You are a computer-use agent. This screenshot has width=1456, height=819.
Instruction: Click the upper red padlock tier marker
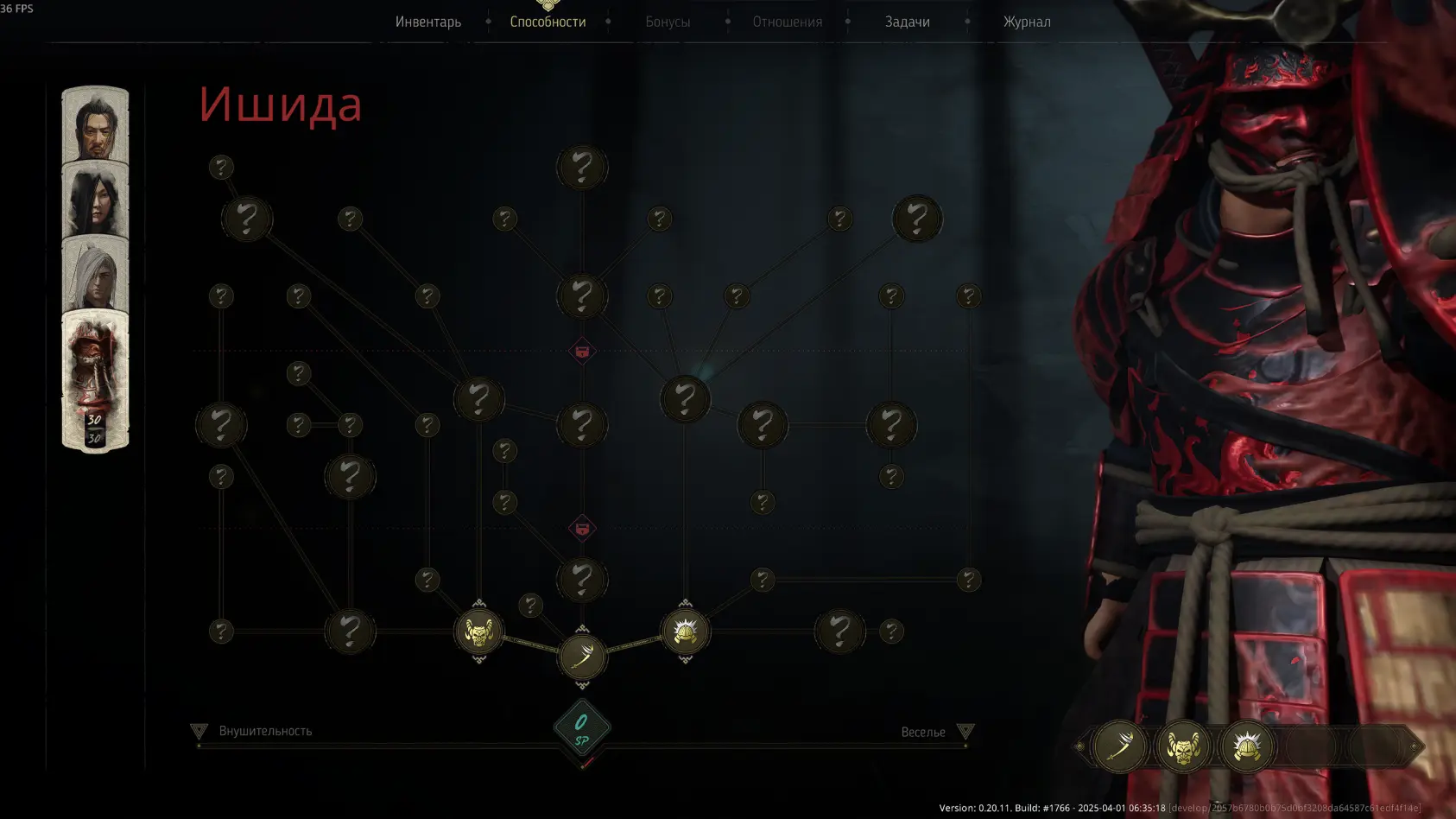click(x=582, y=352)
